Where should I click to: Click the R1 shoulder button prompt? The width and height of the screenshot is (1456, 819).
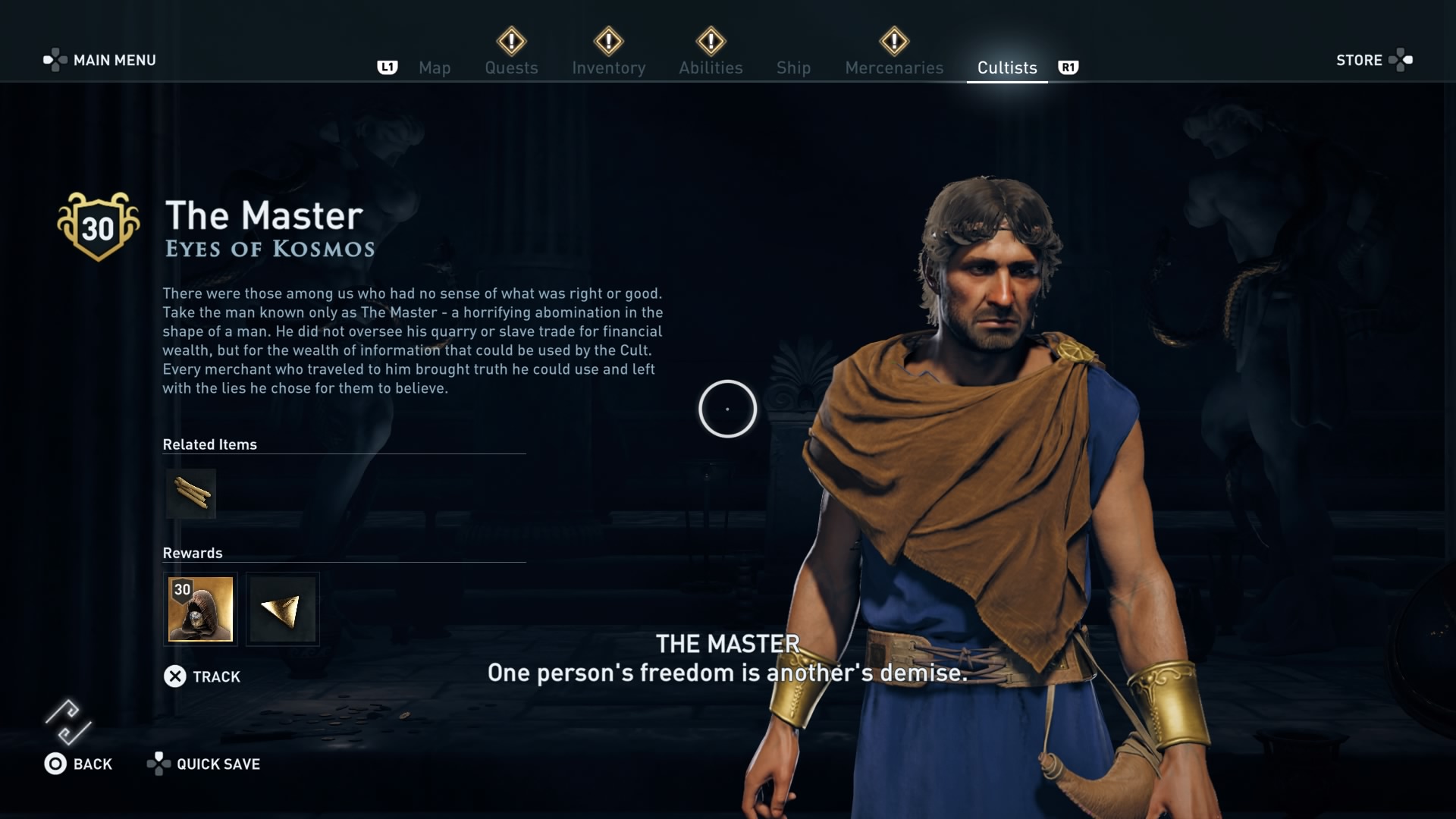coord(1069,67)
